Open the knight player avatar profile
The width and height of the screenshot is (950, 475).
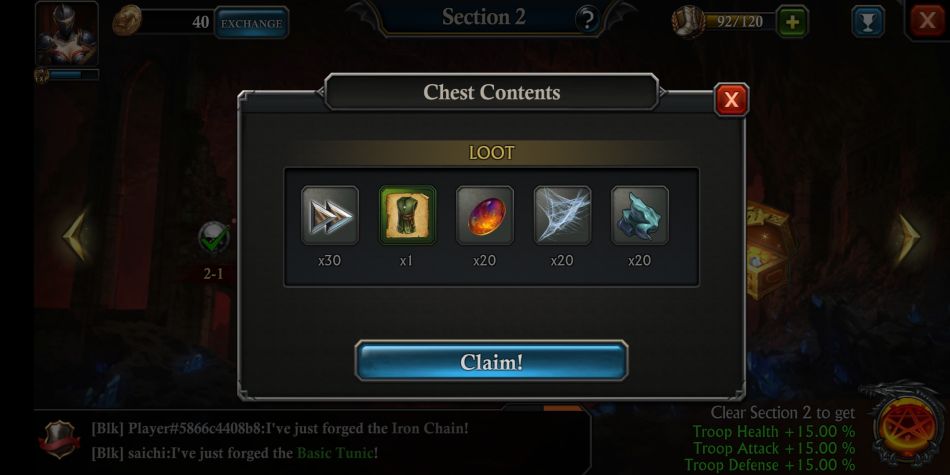coord(67,34)
